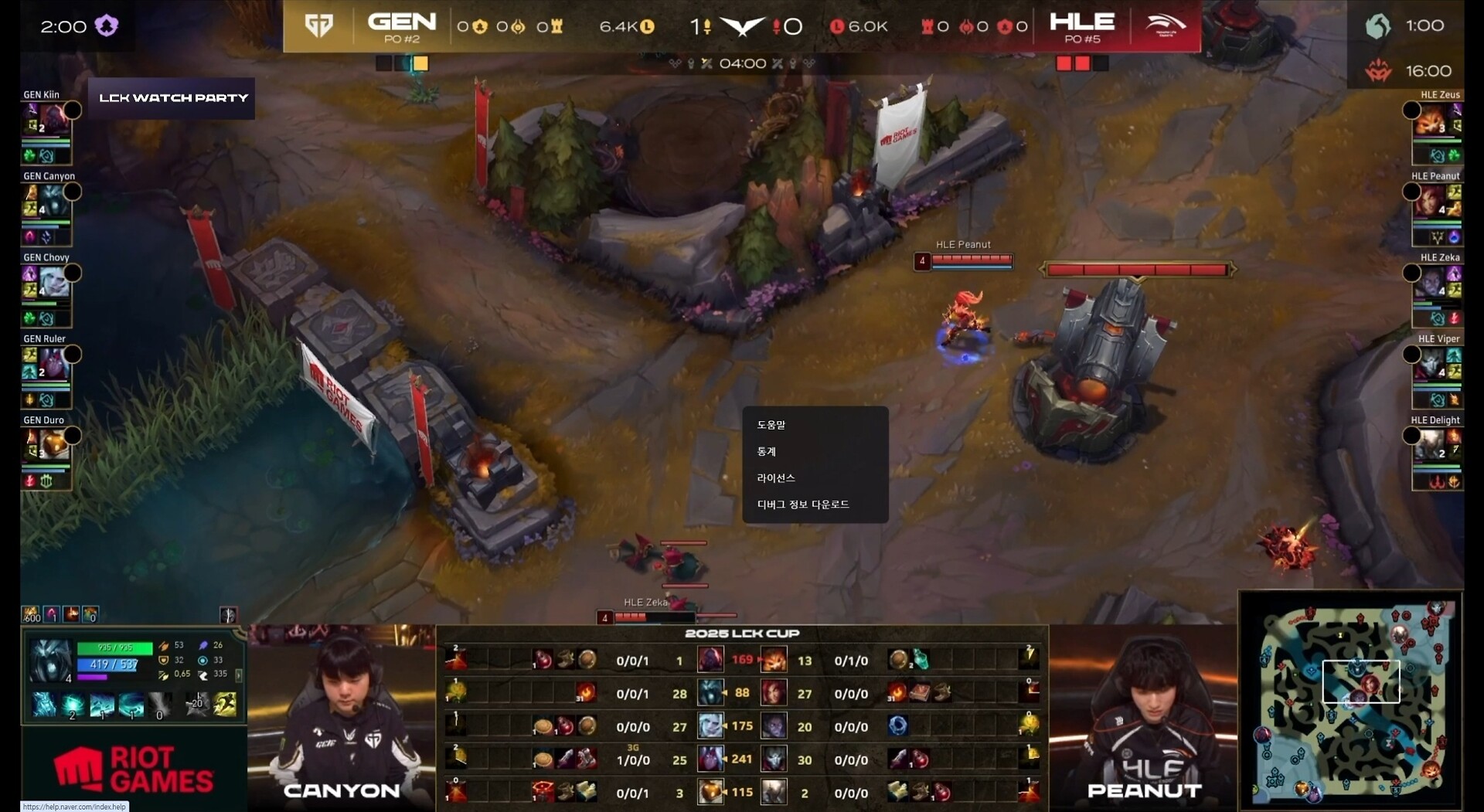Screen dimensions: 1484x812
Task: Select the spectated champion portrait with level 4
Action: coord(50,661)
